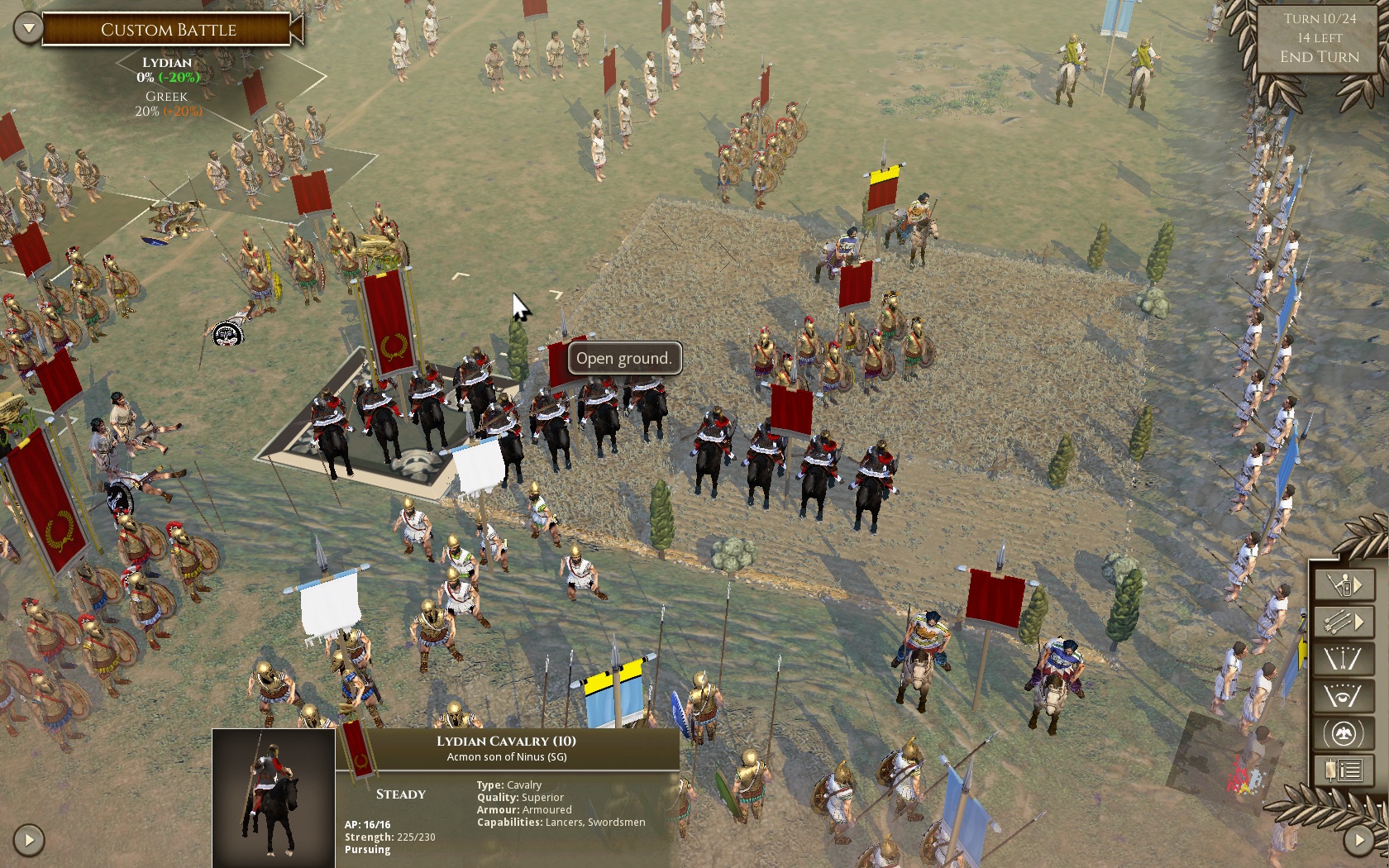Toggle the arrow firing arc overlay

[1344, 659]
